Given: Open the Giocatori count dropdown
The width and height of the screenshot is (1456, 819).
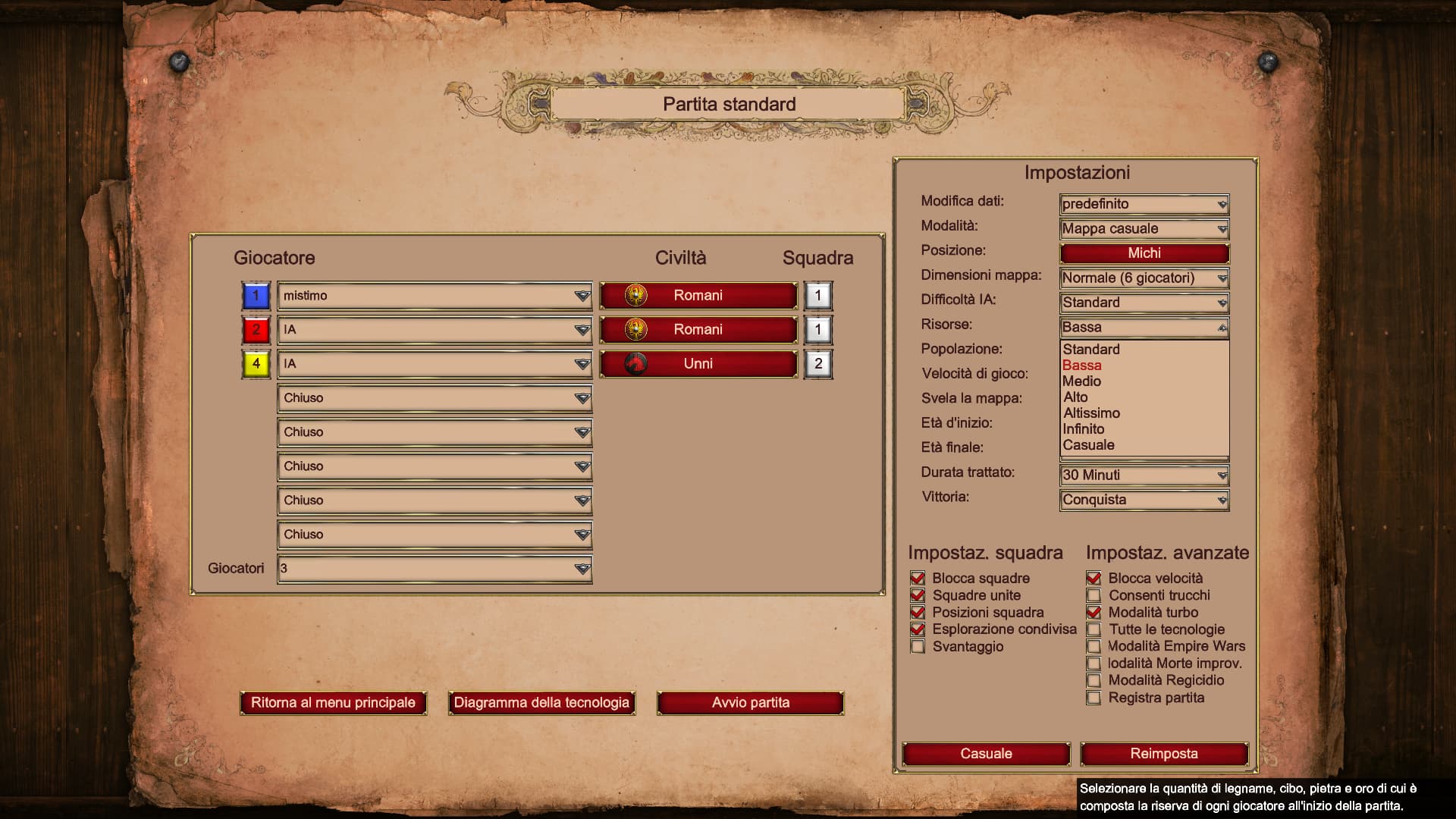Looking at the screenshot, I should pyautogui.click(x=434, y=569).
